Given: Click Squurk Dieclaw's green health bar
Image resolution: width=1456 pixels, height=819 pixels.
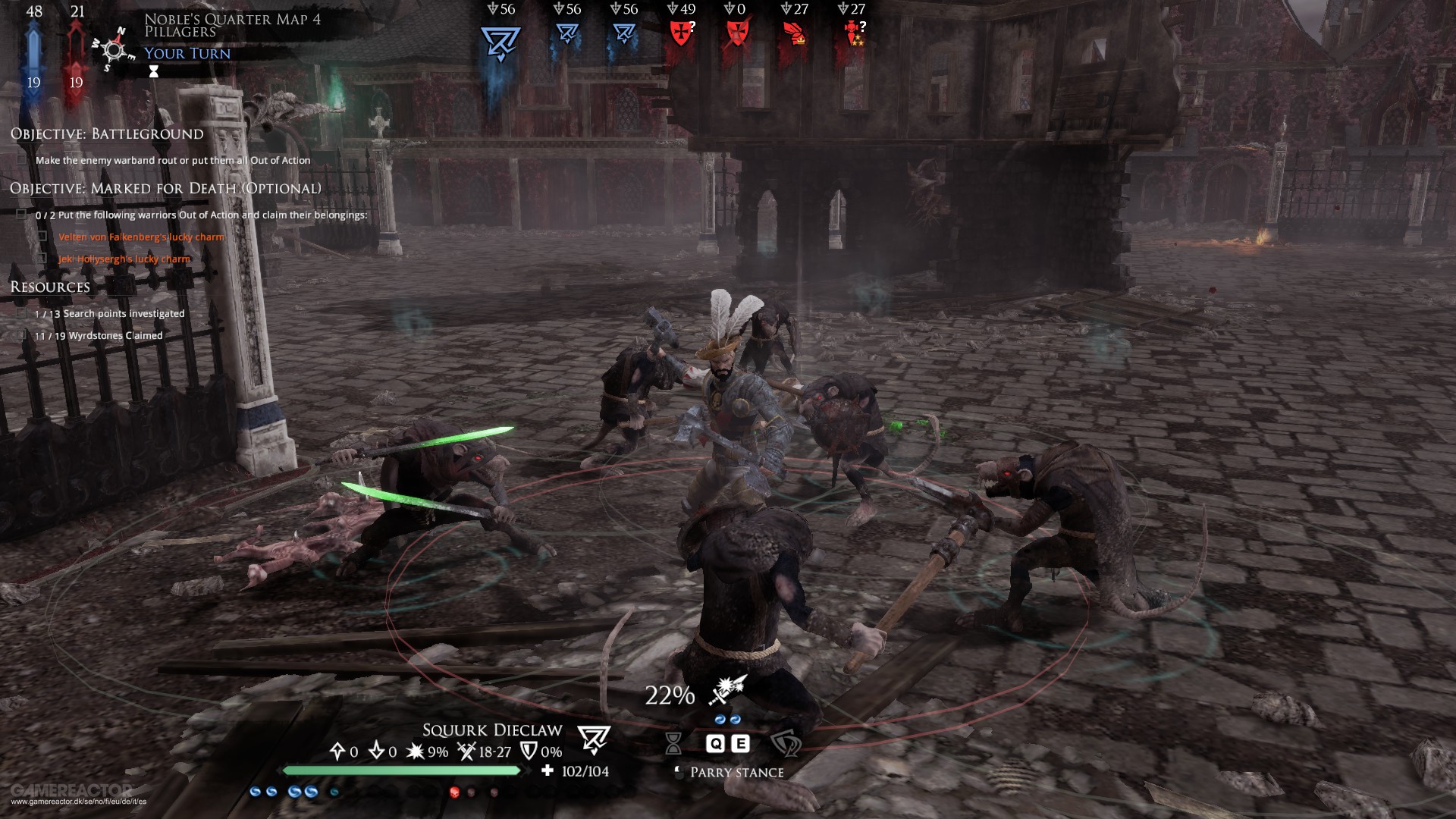Looking at the screenshot, I should (402, 770).
